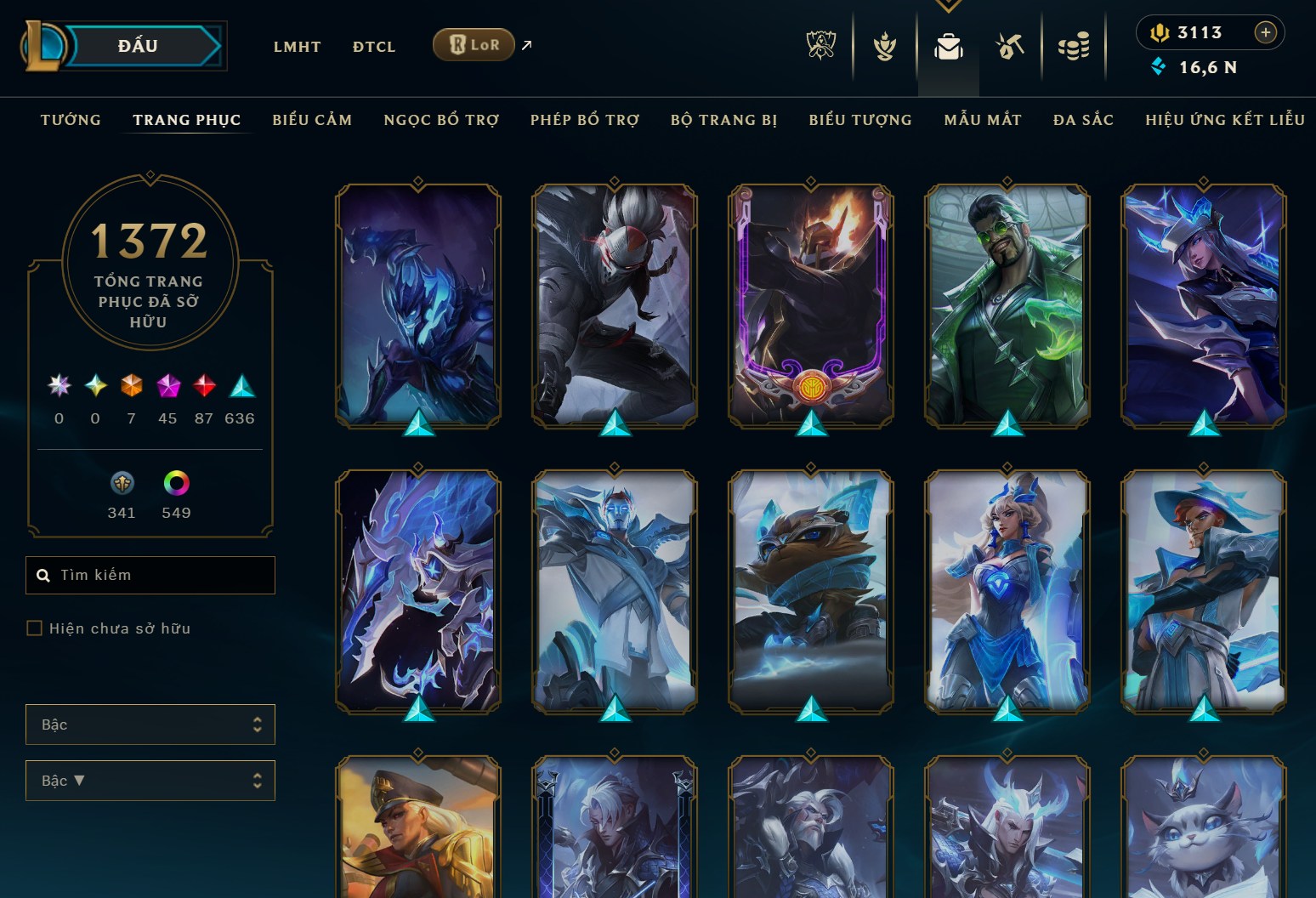This screenshot has height=898, width=1316.
Task: Switch to the TƯỚNG tab
Action: [x=71, y=120]
